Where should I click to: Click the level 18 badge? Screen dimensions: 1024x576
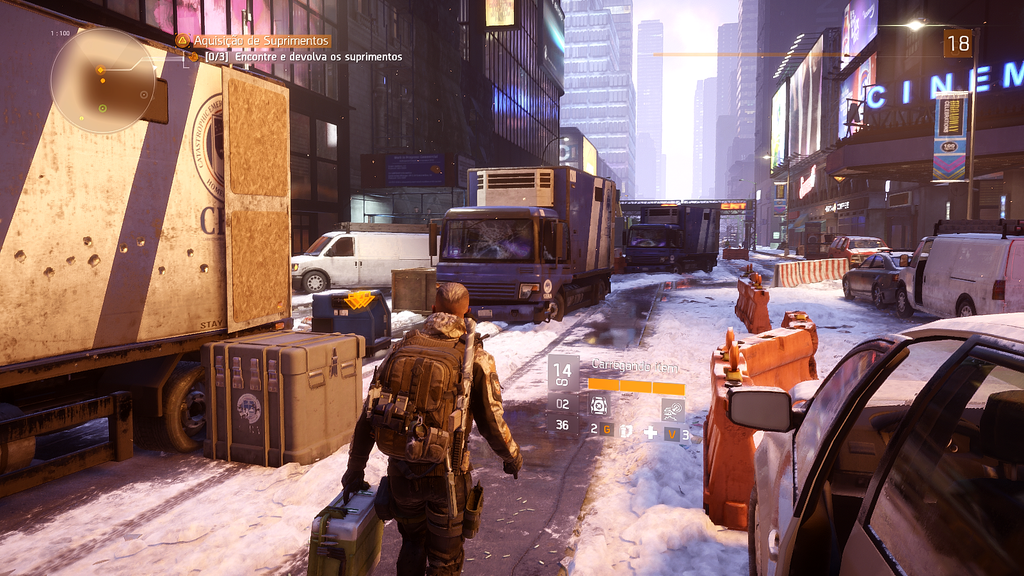pos(957,43)
